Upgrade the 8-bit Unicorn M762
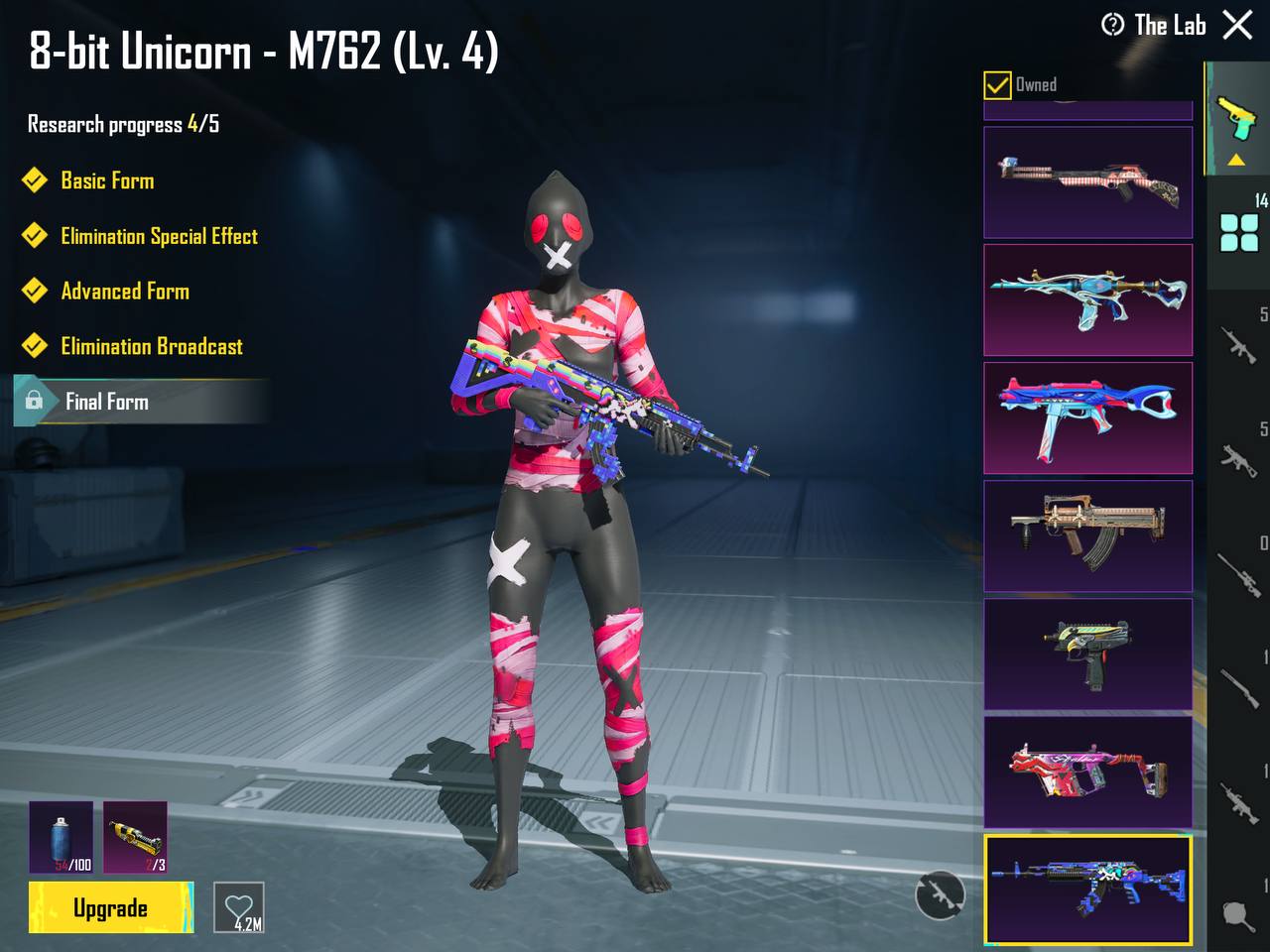 coord(110,907)
